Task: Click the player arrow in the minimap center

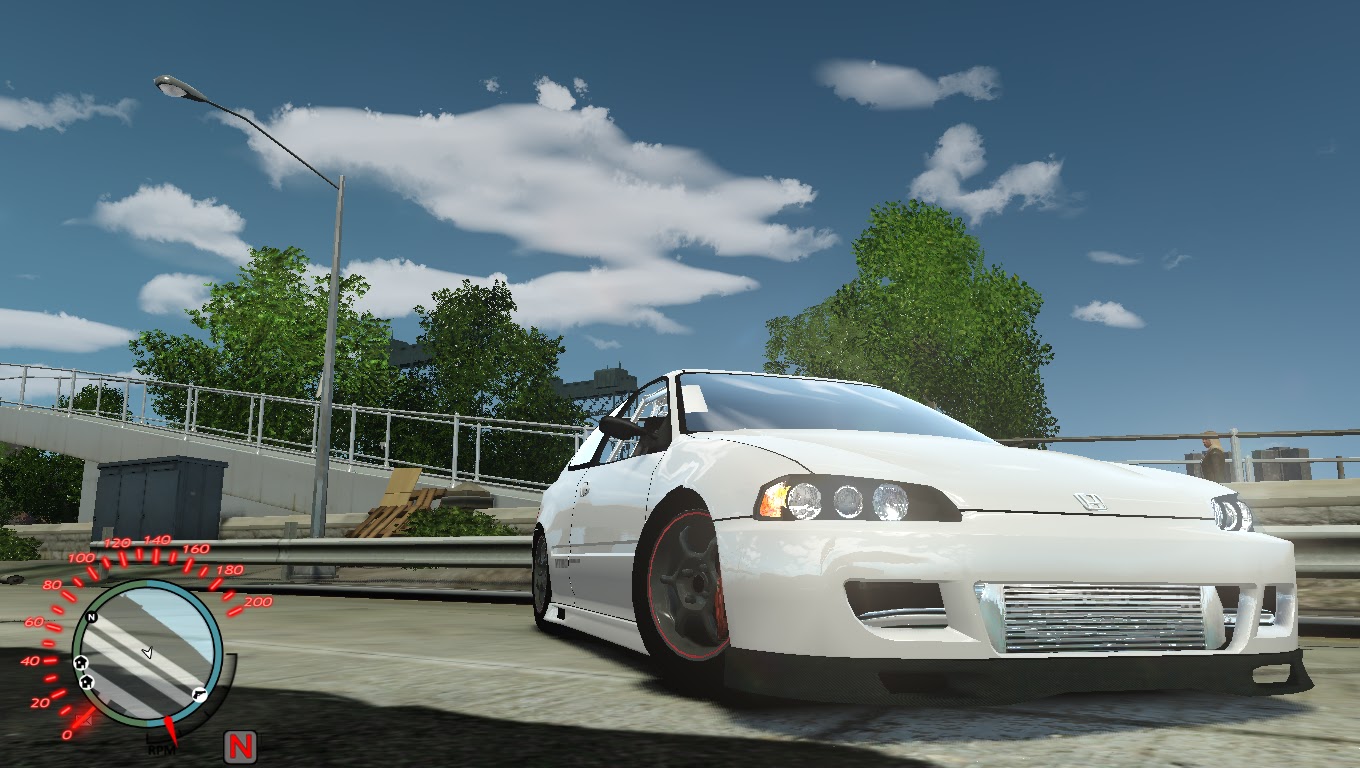Action: (148, 652)
